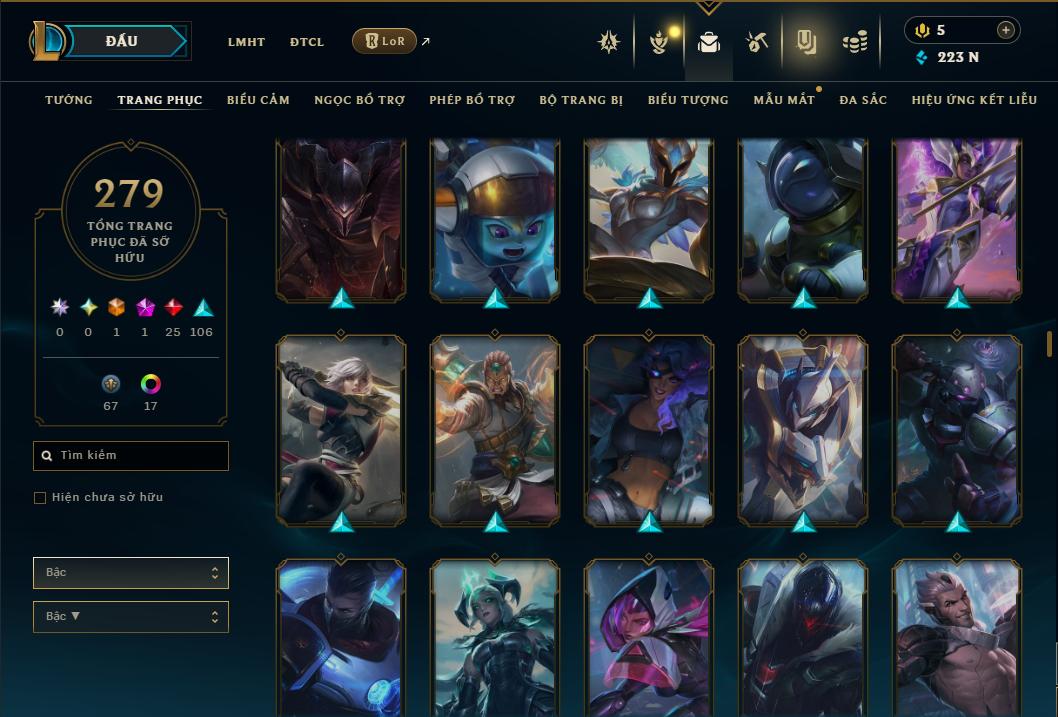
Task: Toggle the Hiện chưa sở hữu checkbox
Action: (40, 498)
